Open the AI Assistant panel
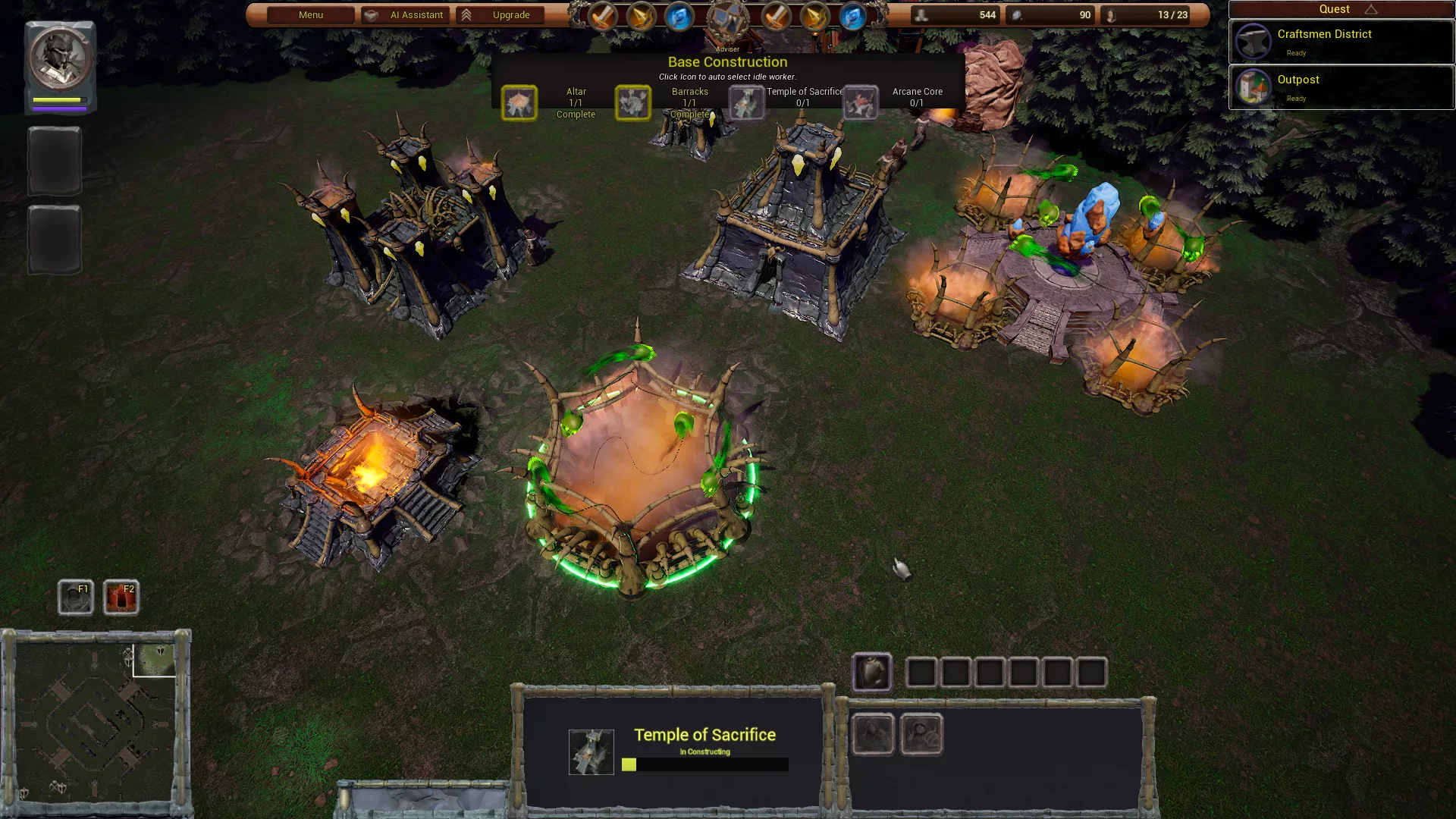 [x=405, y=15]
